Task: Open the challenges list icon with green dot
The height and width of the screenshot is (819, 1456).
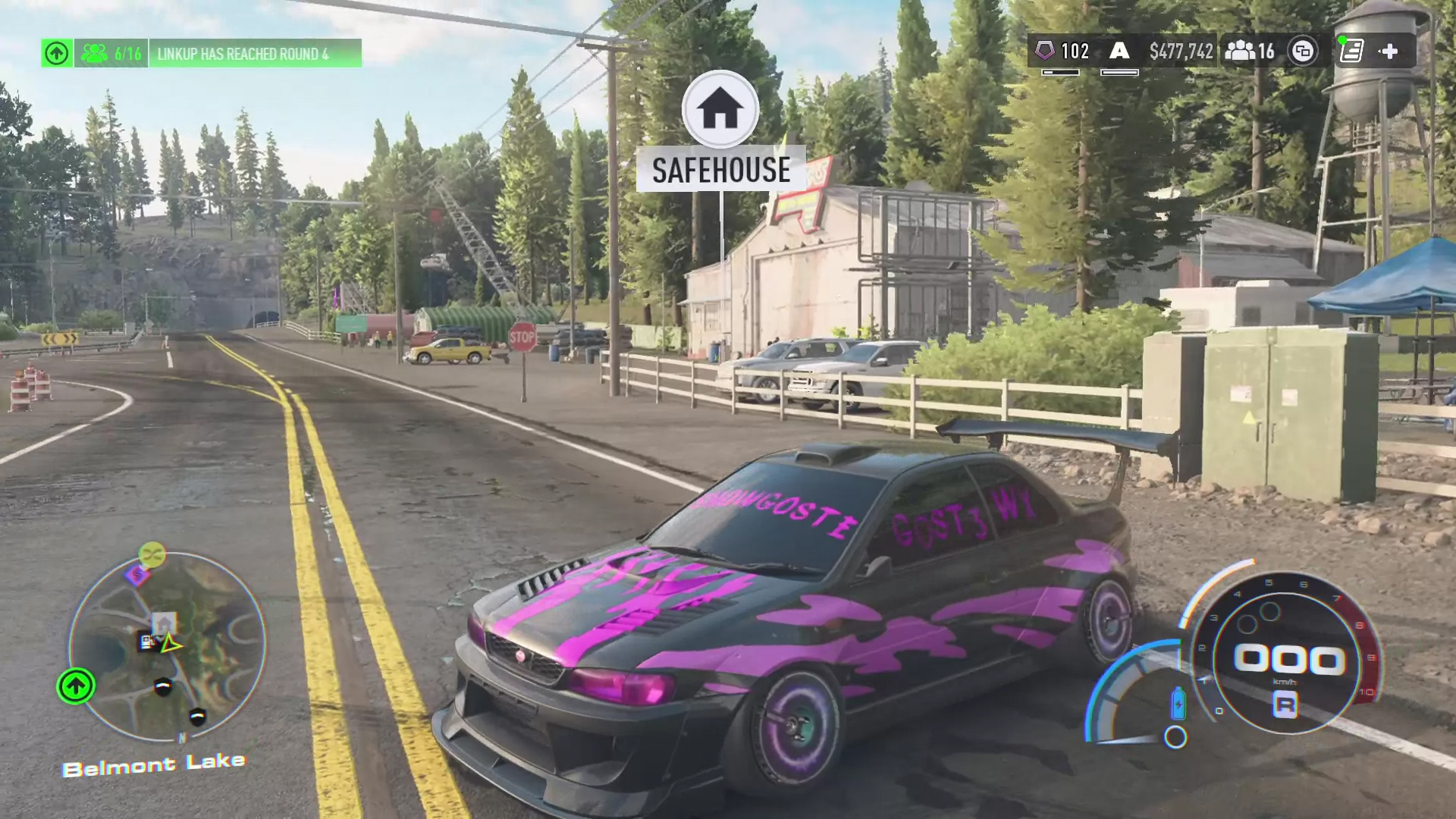Action: click(x=1351, y=51)
